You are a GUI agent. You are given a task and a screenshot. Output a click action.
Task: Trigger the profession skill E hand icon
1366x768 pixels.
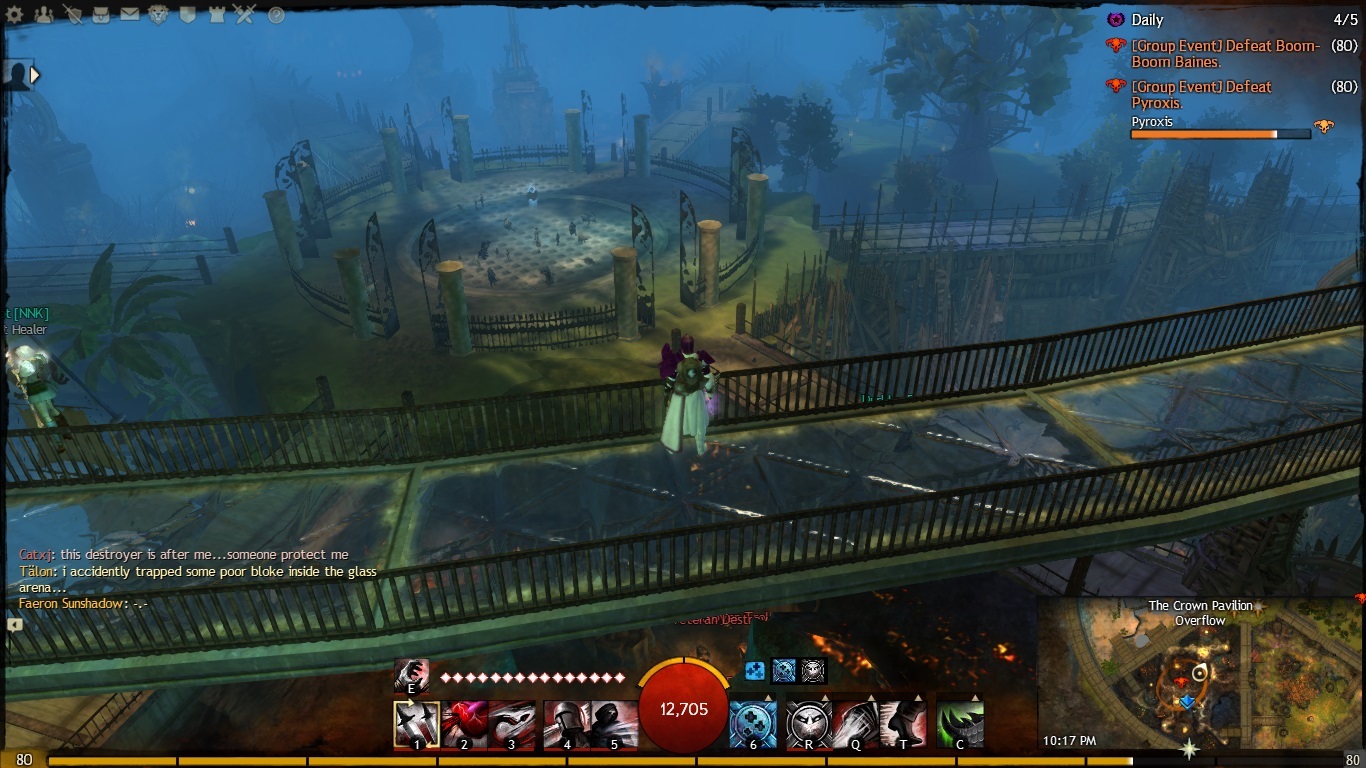pos(411,677)
